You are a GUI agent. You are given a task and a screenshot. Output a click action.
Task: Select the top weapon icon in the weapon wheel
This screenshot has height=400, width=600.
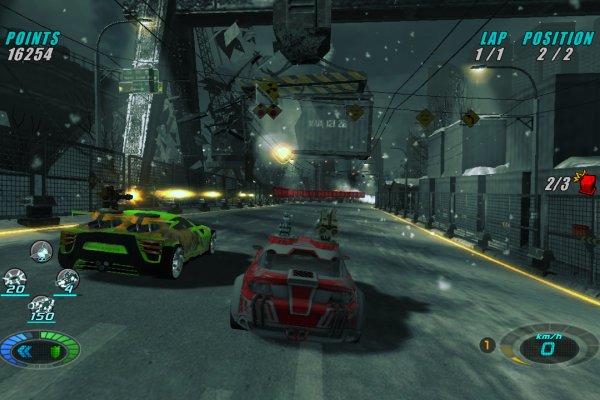tap(42, 250)
